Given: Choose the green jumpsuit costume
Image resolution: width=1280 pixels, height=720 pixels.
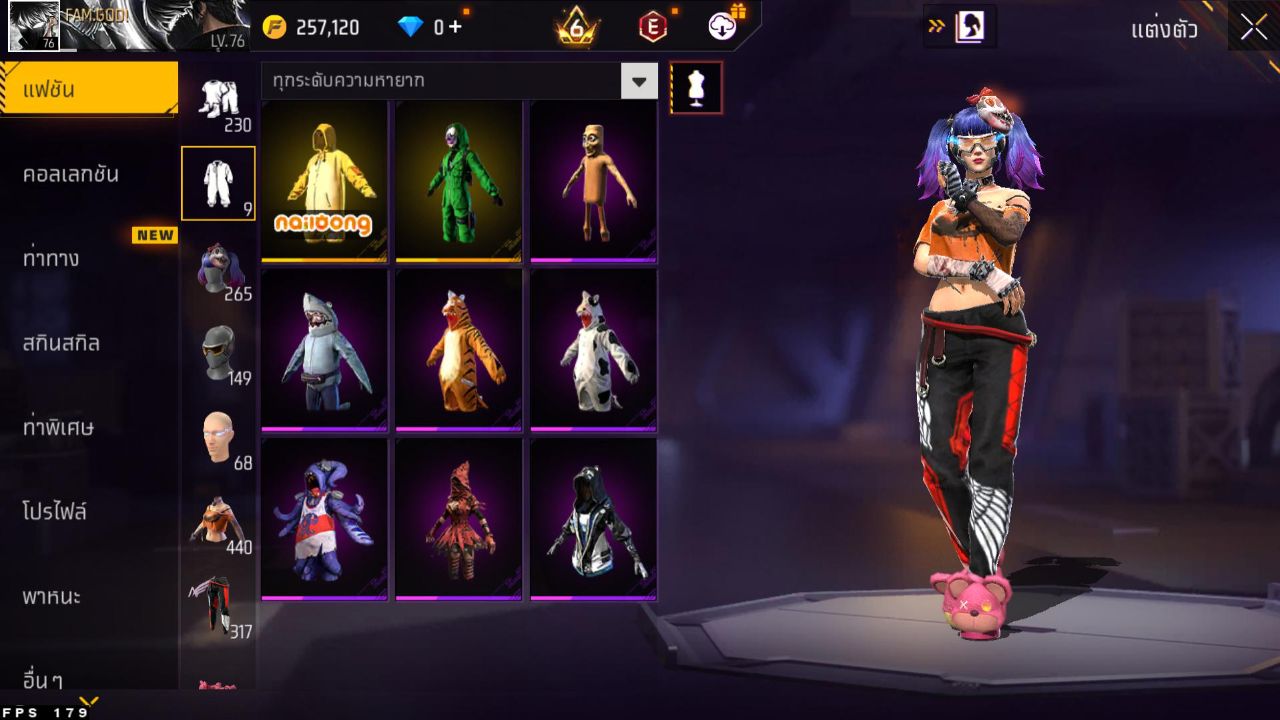Looking at the screenshot, I should point(459,180).
